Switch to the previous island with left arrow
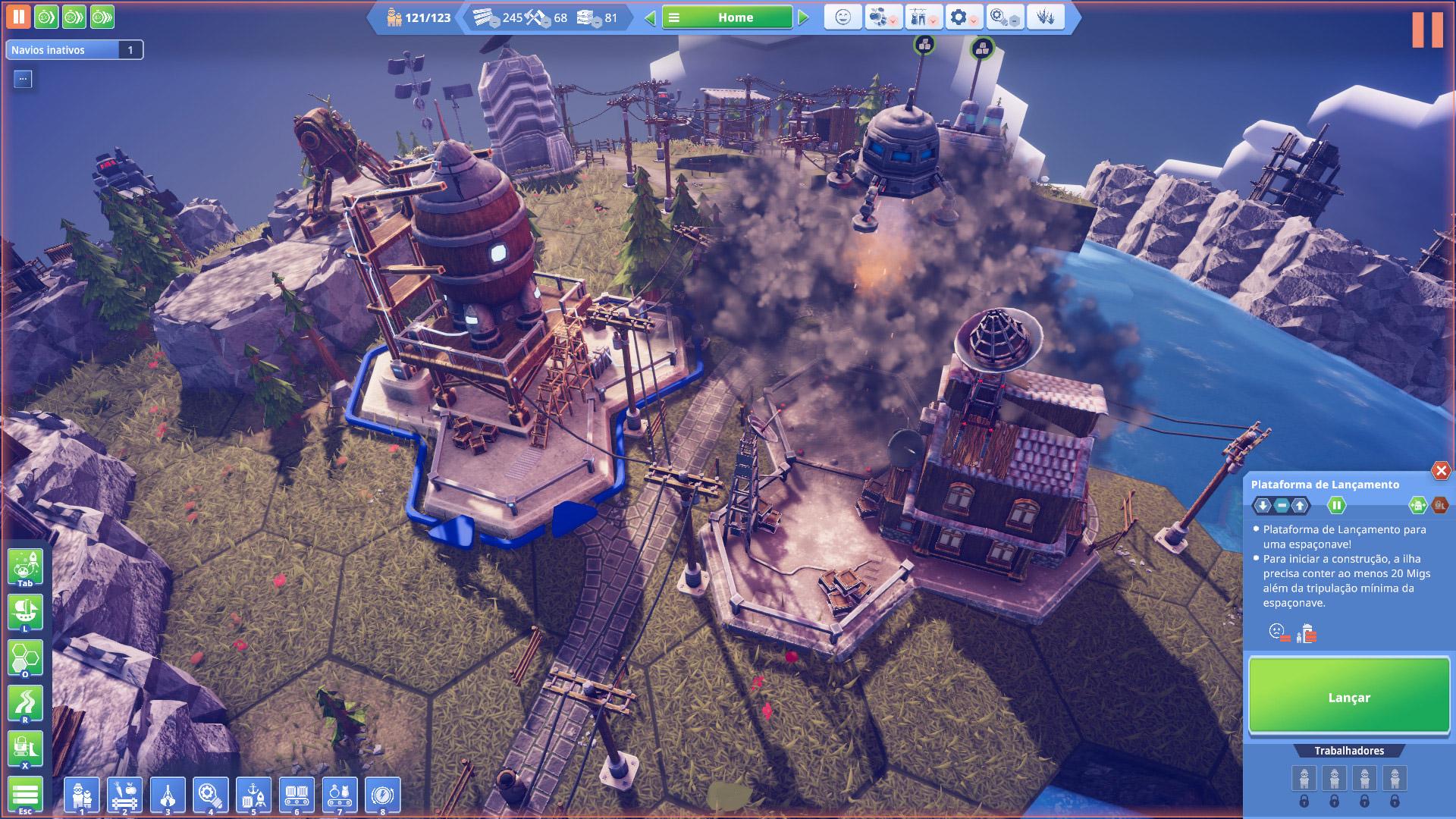1456x819 pixels. (x=650, y=17)
